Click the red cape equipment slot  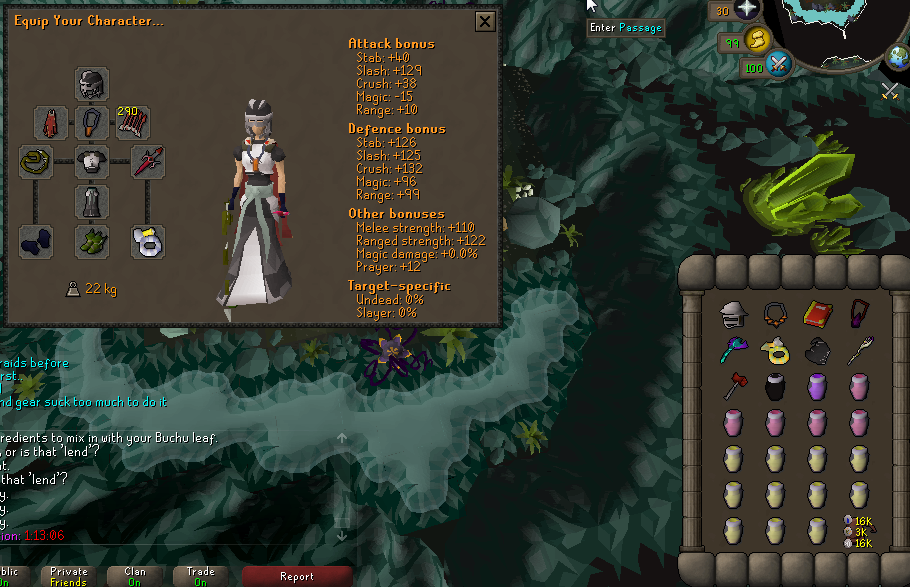pos(51,123)
